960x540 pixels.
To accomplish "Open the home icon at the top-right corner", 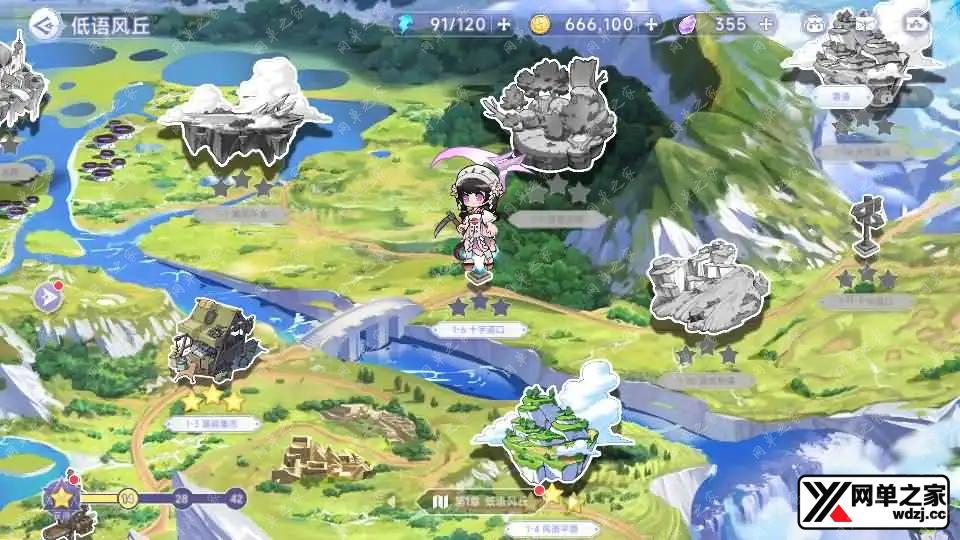I will 916,24.
